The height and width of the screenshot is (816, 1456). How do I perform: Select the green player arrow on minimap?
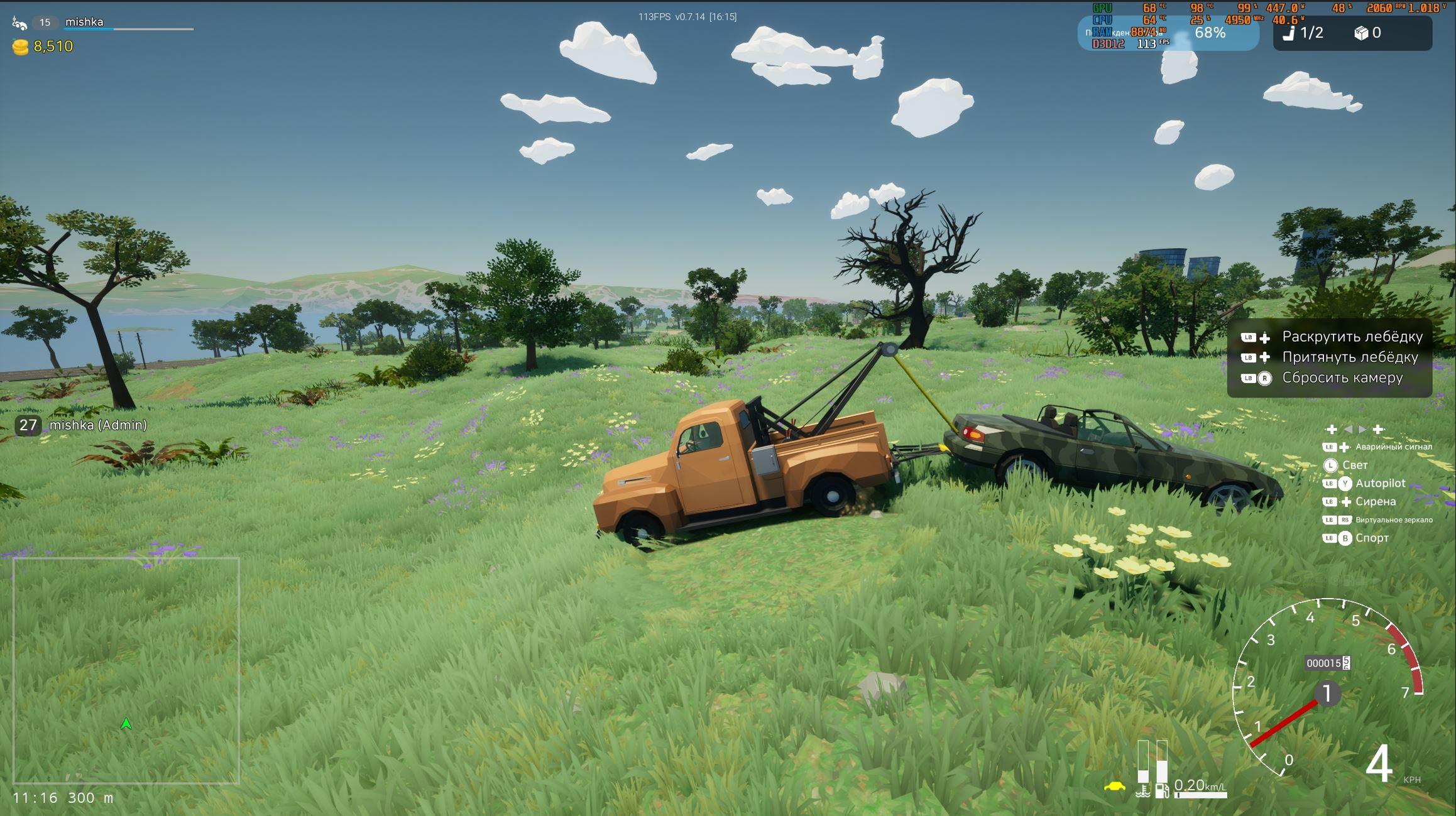point(126,724)
